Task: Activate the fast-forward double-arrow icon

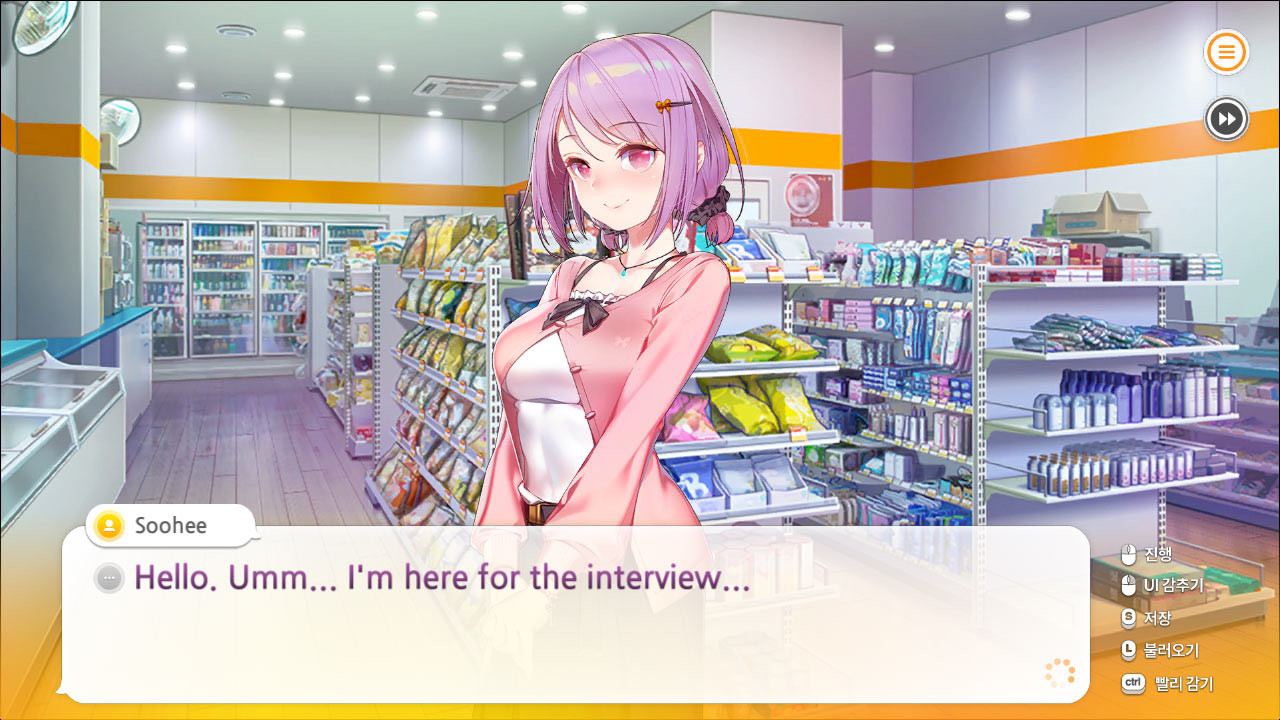Action: coord(1226,119)
